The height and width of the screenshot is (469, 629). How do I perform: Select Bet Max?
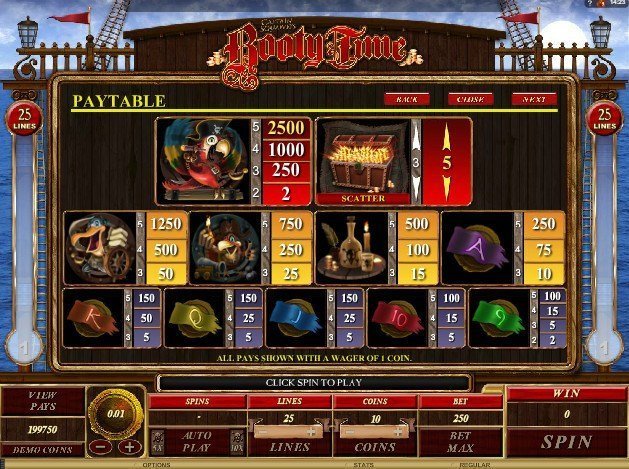pos(461,441)
